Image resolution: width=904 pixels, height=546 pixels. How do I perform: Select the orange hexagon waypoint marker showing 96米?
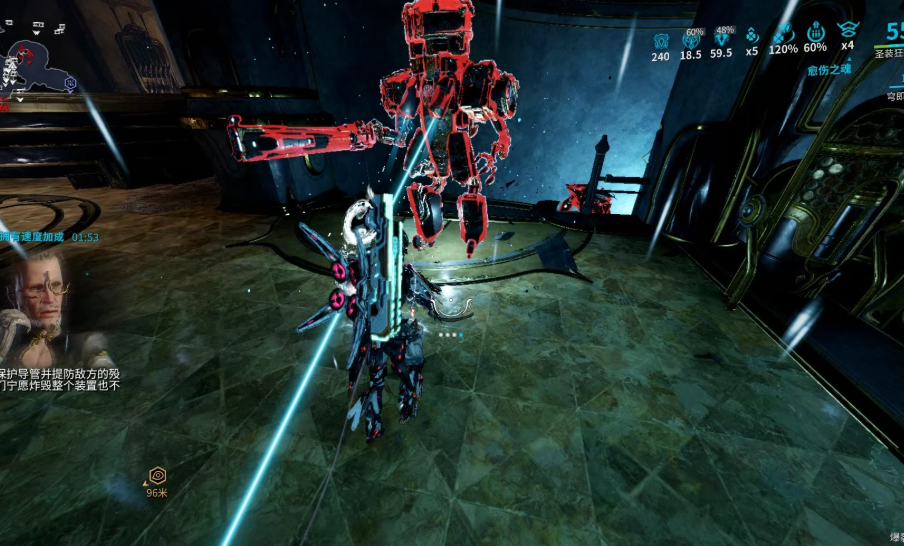pos(157,475)
